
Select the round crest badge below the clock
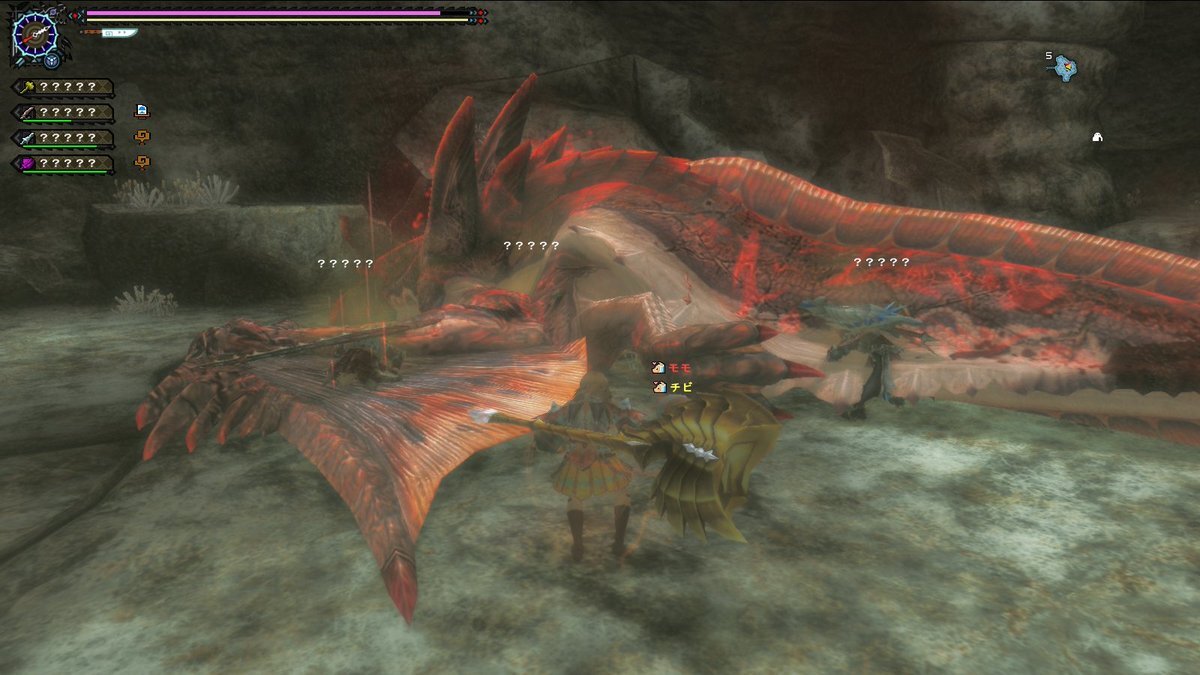49,58
